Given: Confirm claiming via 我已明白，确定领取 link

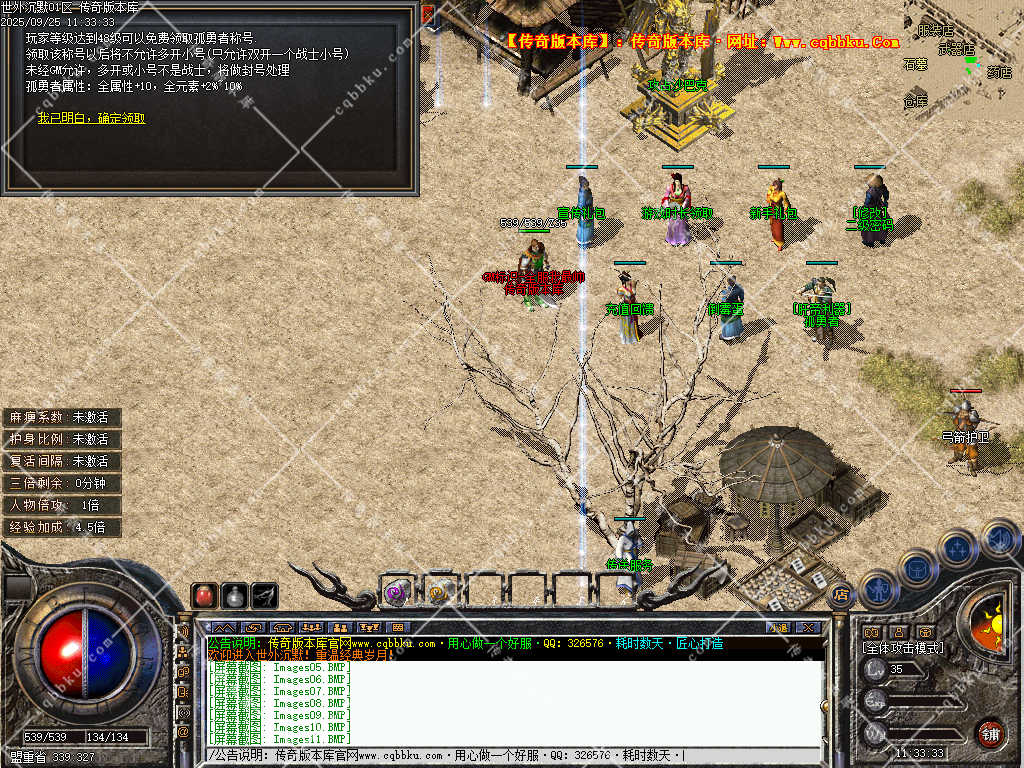Looking at the screenshot, I should (x=91, y=118).
